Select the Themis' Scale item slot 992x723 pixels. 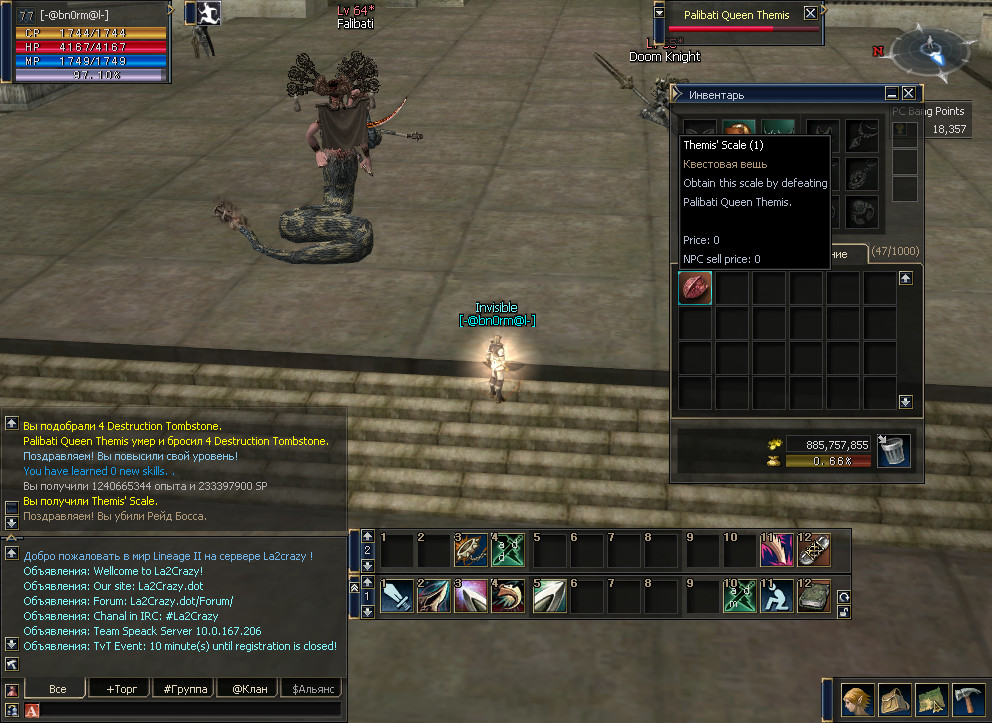(x=696, y=288)
